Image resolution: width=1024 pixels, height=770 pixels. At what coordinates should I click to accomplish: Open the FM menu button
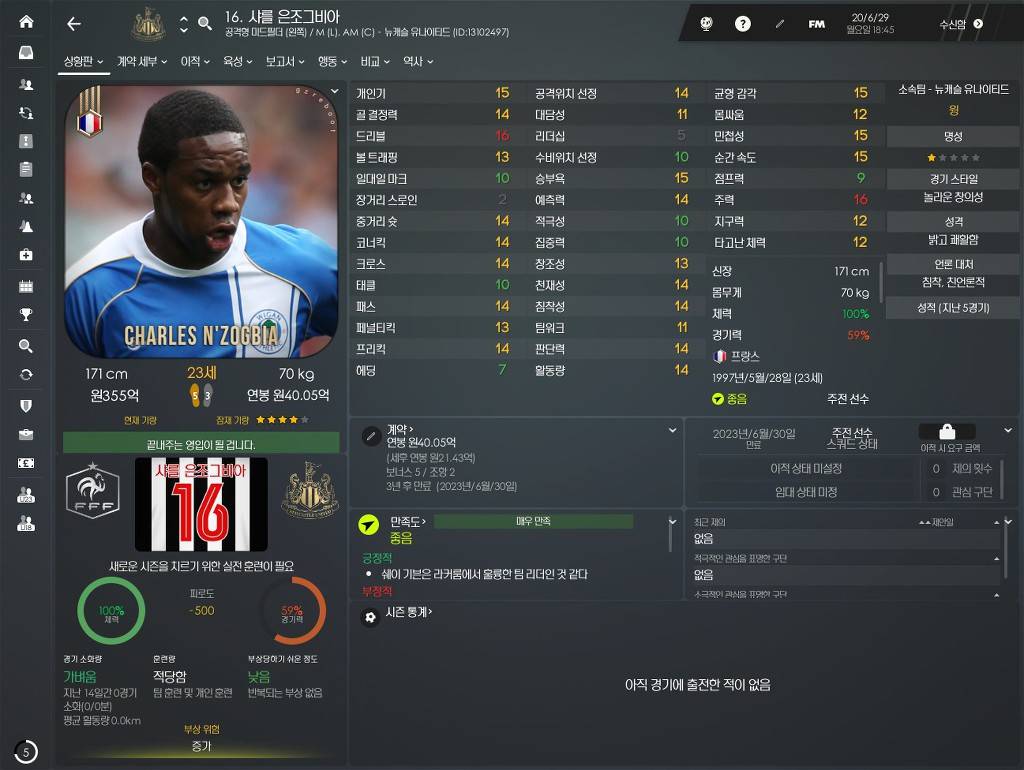817,24
